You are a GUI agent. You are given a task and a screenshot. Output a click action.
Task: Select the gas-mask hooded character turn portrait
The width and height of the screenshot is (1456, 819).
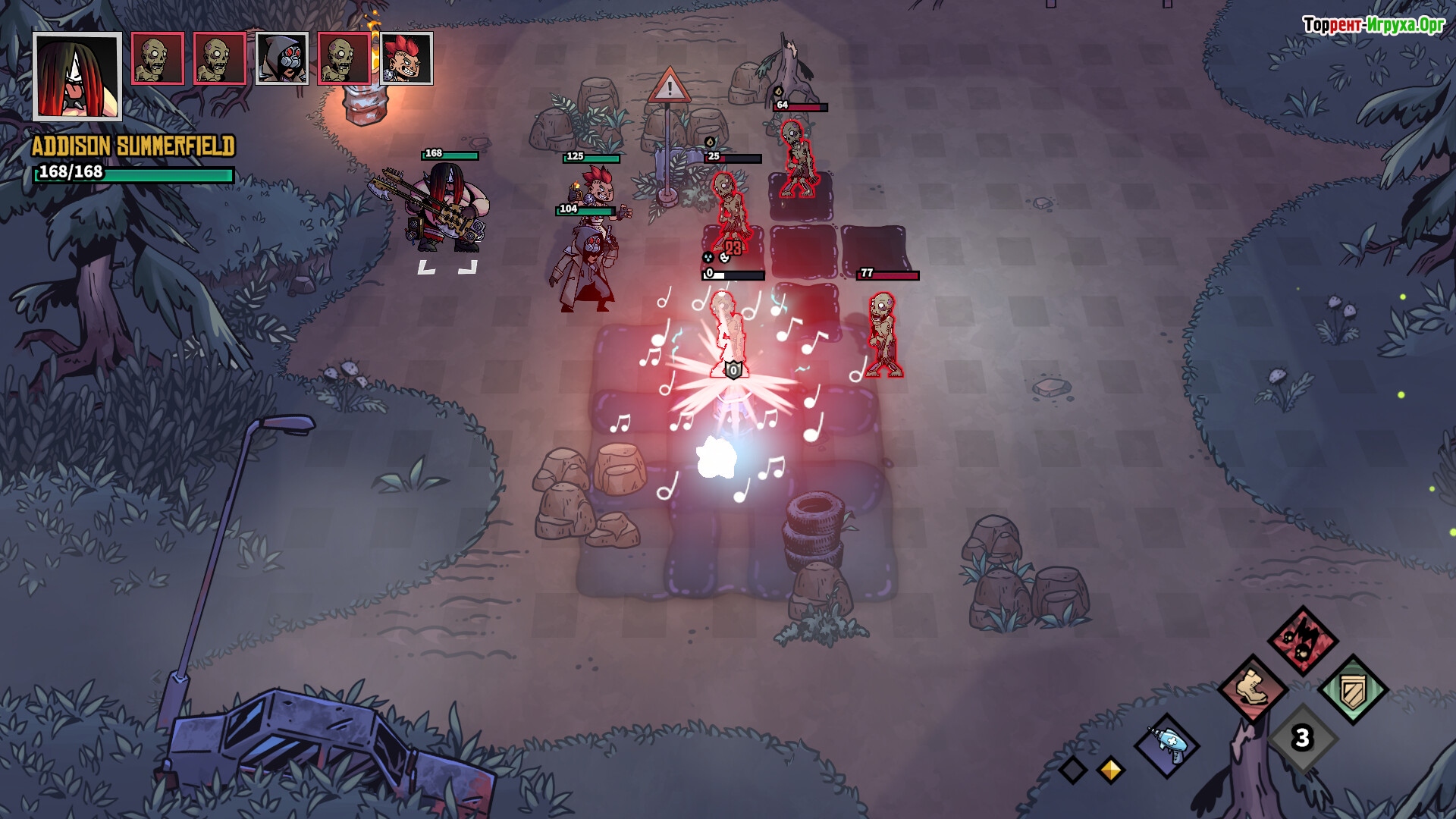[x=282, y=58]
